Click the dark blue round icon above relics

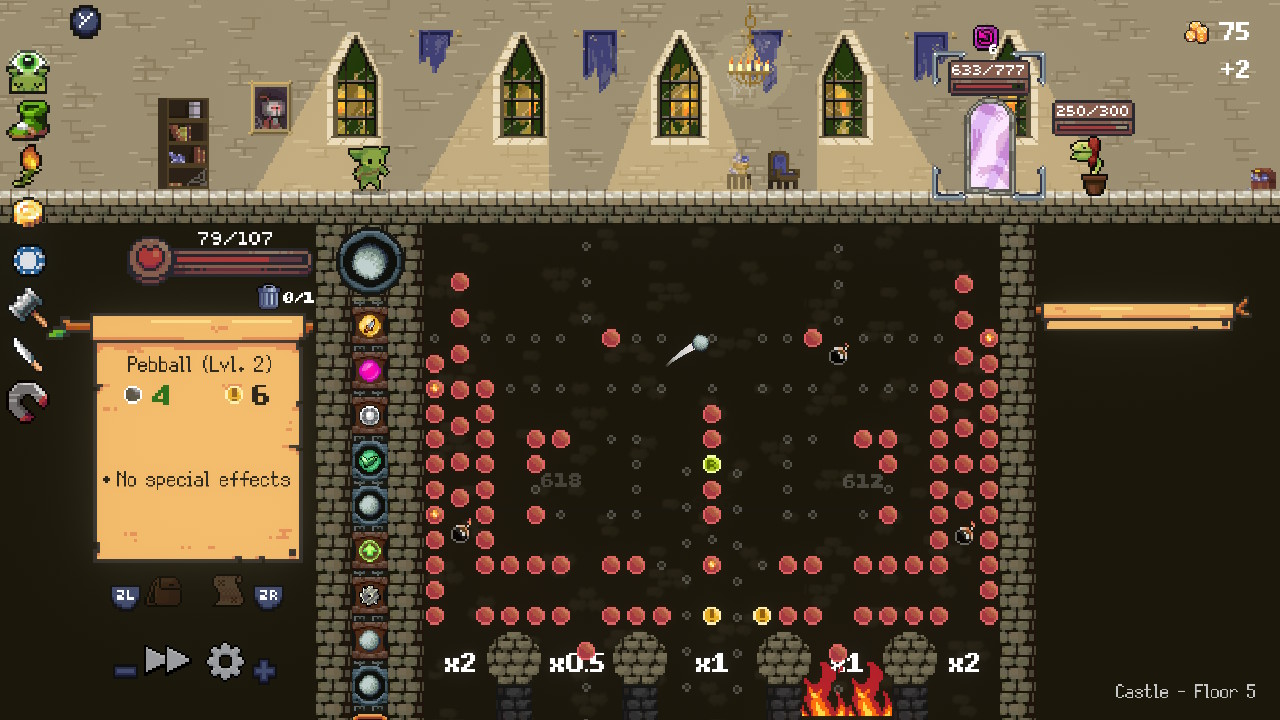(85, 20)
